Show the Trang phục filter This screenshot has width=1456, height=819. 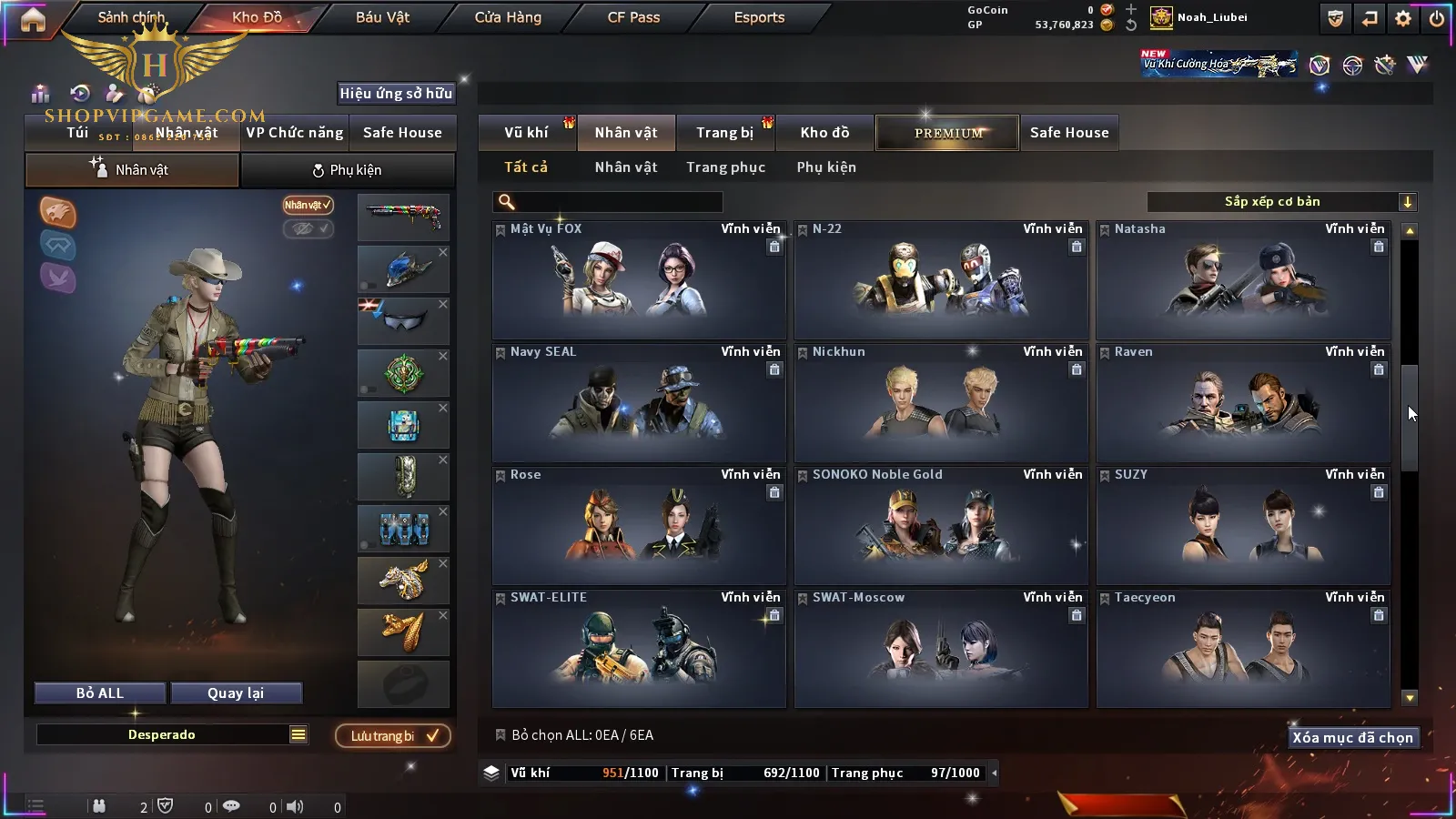[725, 167]
